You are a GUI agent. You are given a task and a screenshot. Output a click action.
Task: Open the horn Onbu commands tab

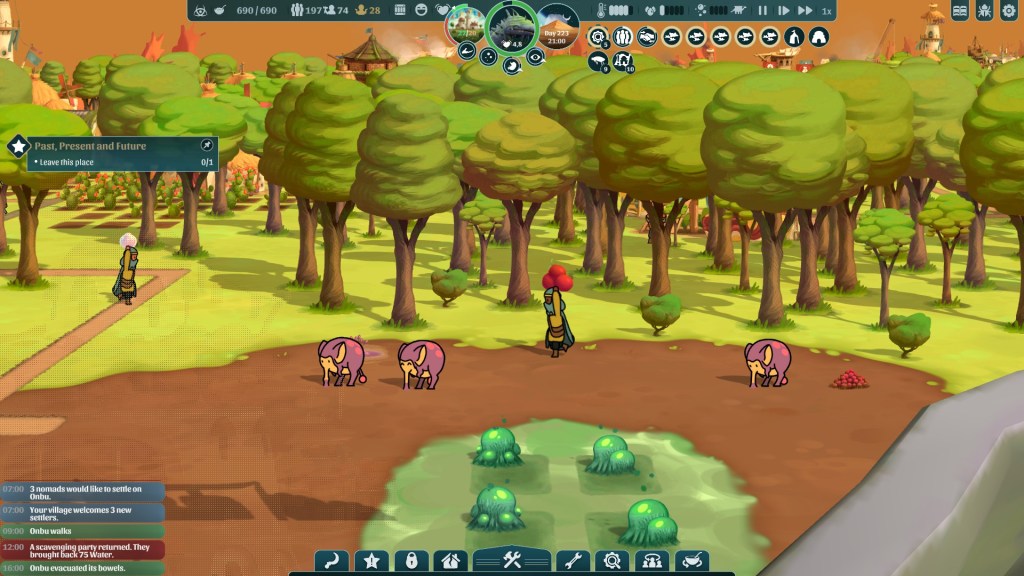pyautogui.click(x=331, y=561)
